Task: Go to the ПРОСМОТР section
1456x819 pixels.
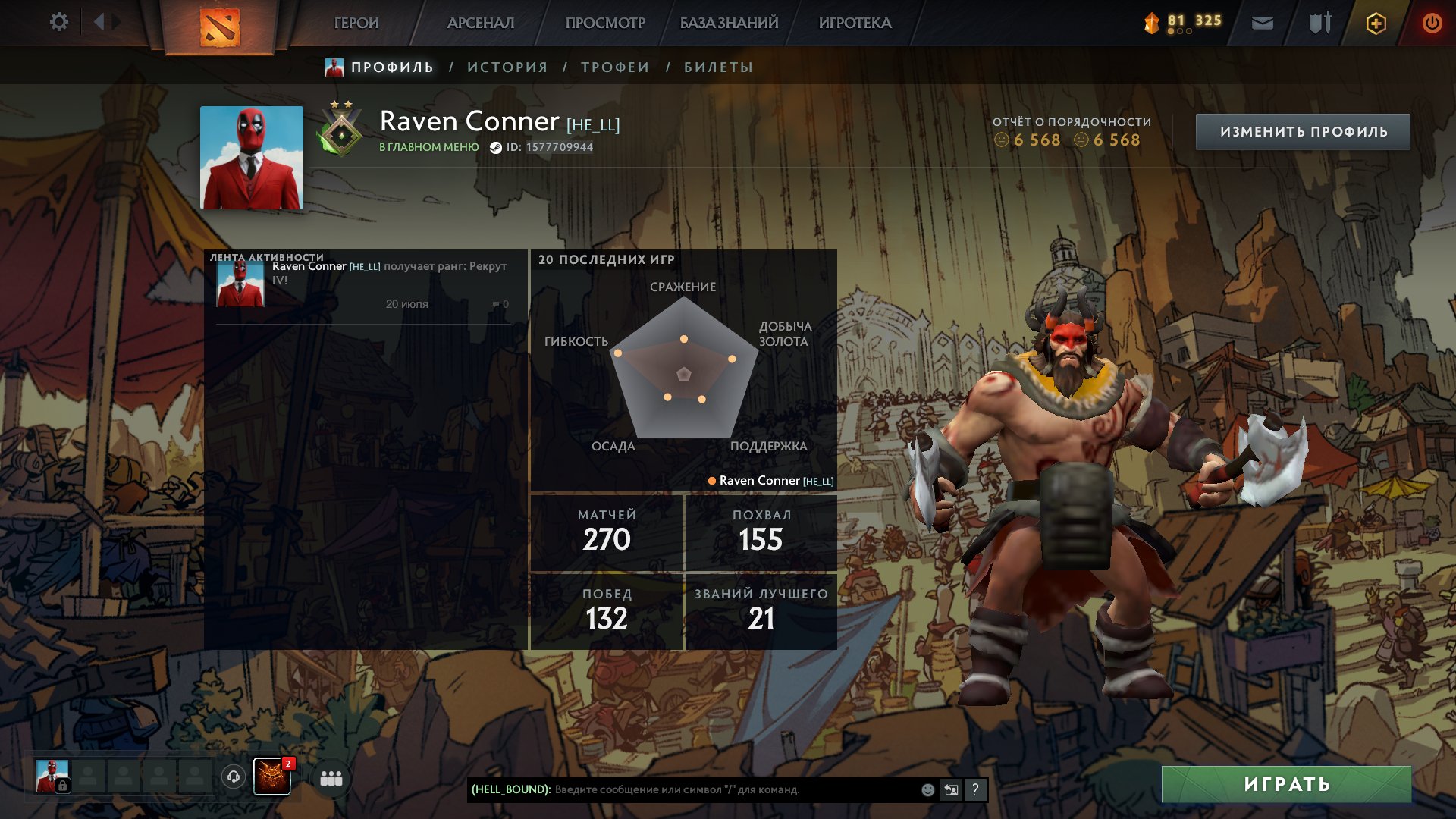Action: 605,23
